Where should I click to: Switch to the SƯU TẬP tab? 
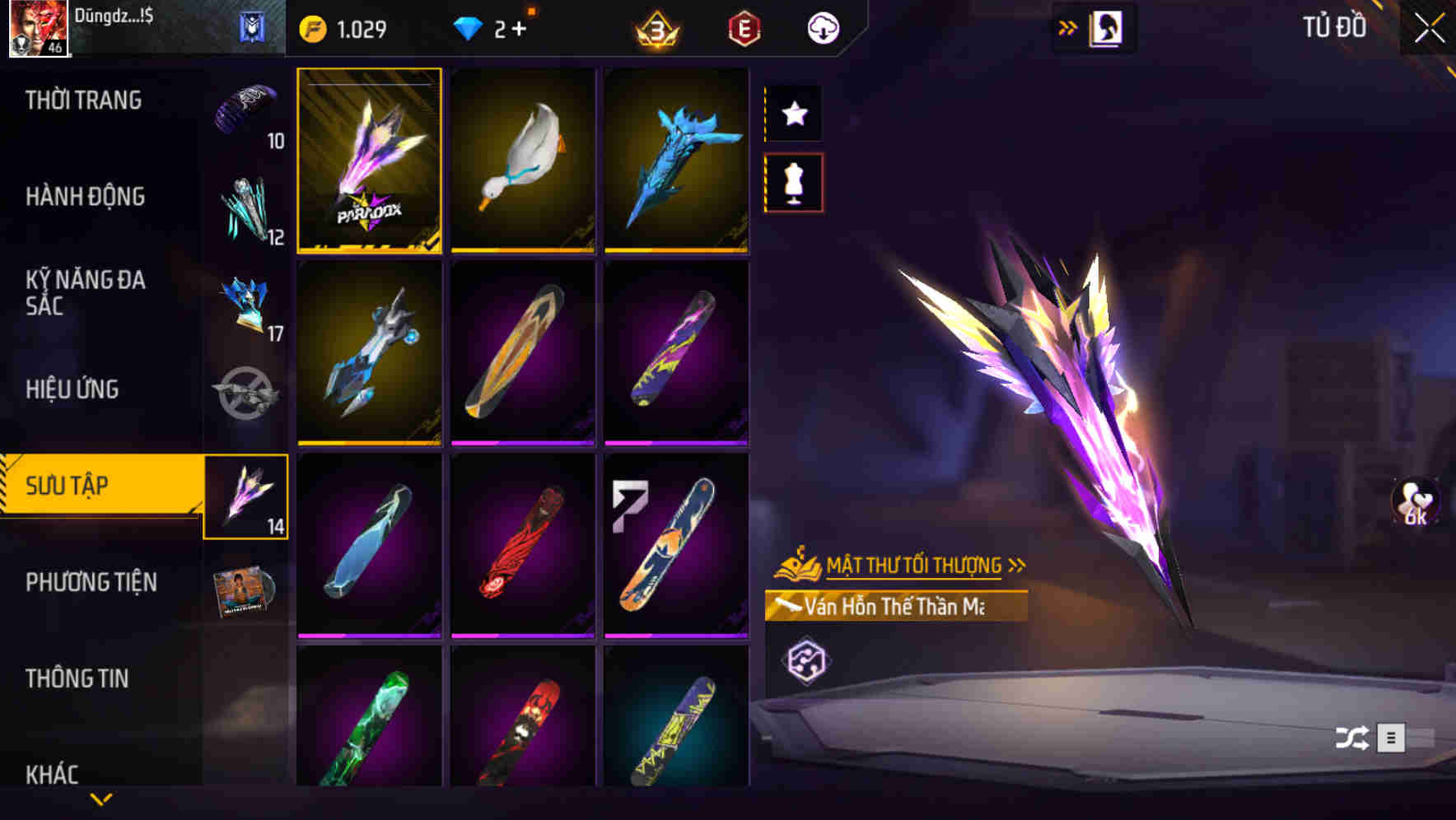point(91,486)
